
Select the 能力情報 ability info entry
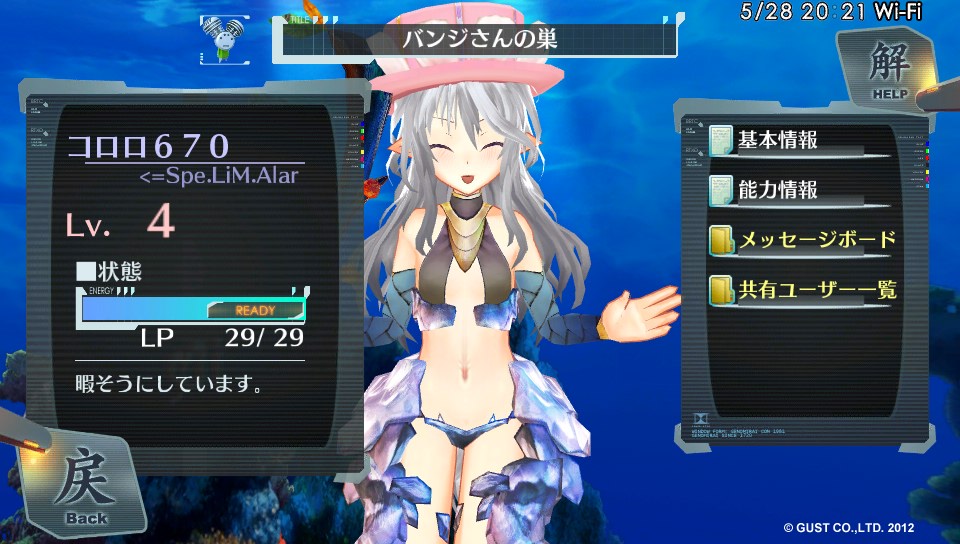(778, 190)
